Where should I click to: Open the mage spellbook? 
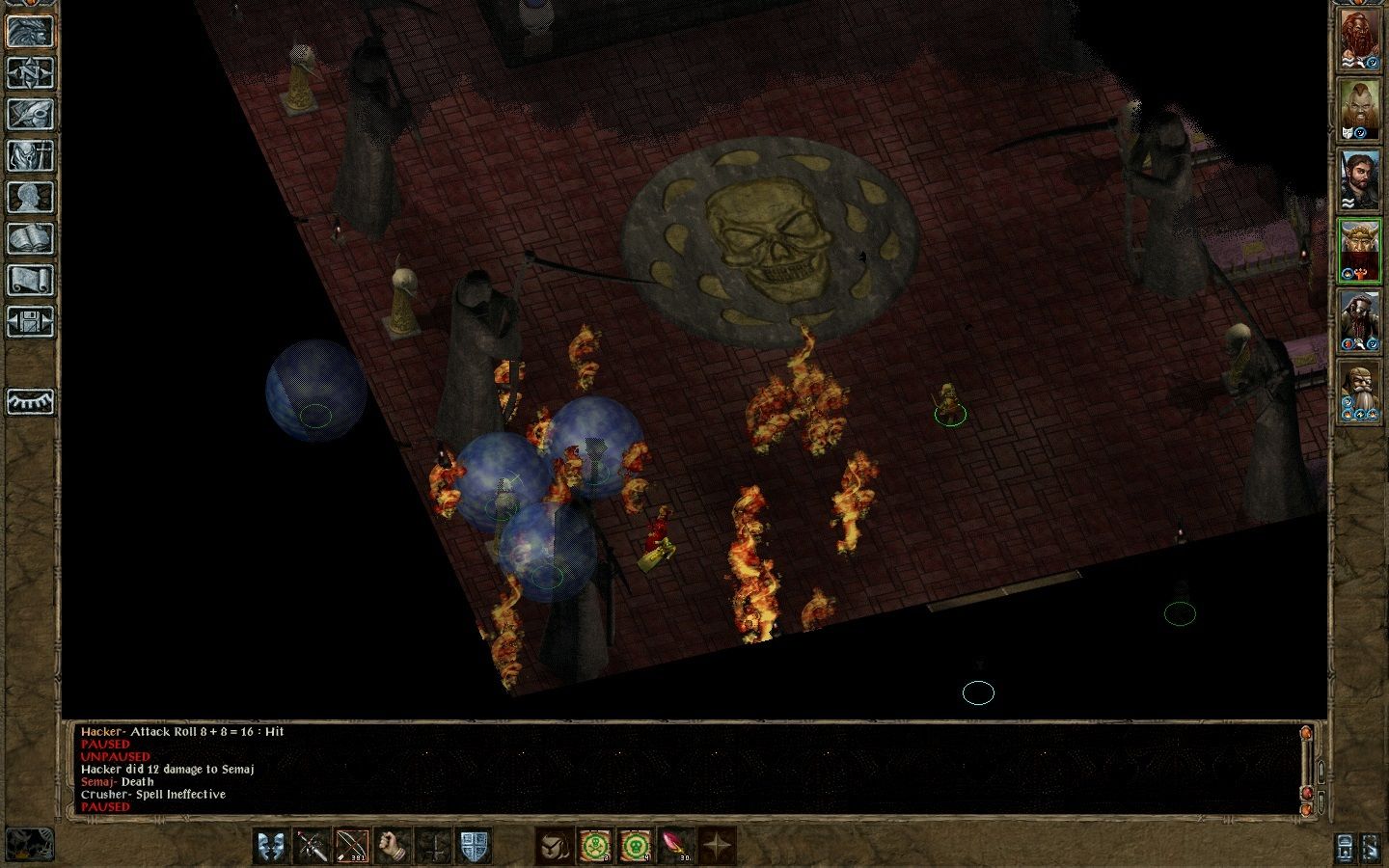coord(31,238)
